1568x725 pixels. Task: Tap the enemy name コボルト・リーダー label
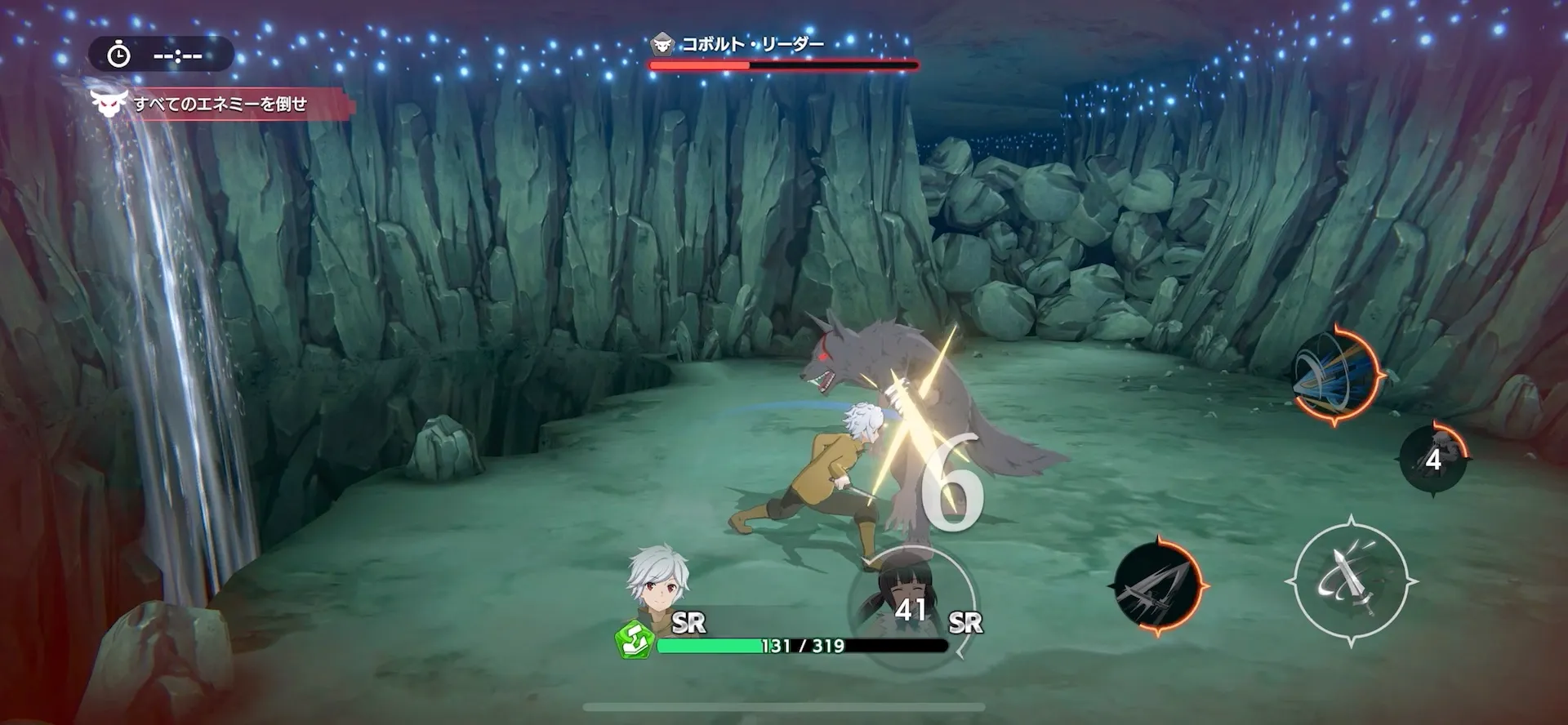point(751,45)
